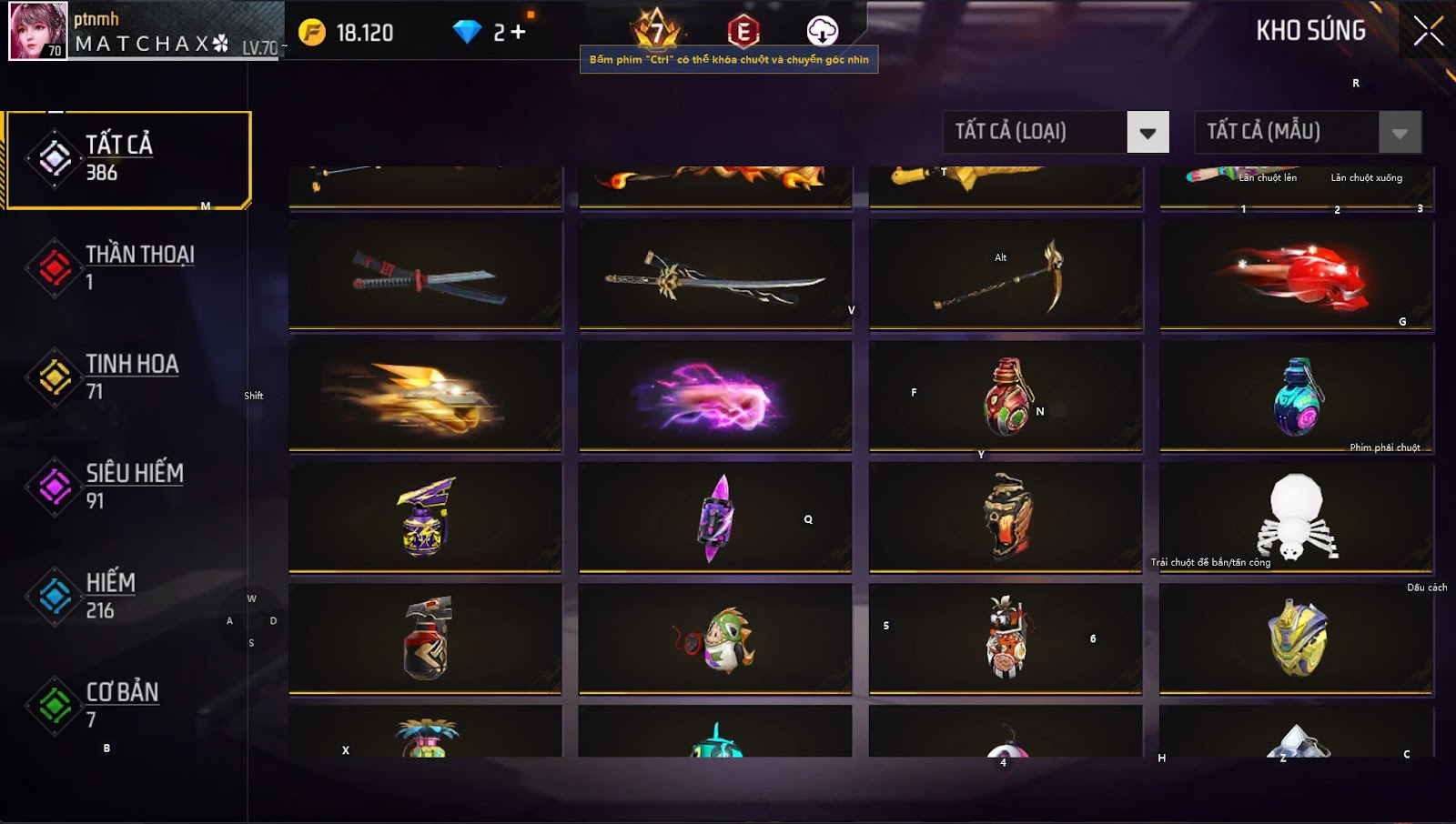This screenshot has width=1456, height=824.
Task: Open the player profile avatar
Action: pyautogui.click(x=37, y=31)
